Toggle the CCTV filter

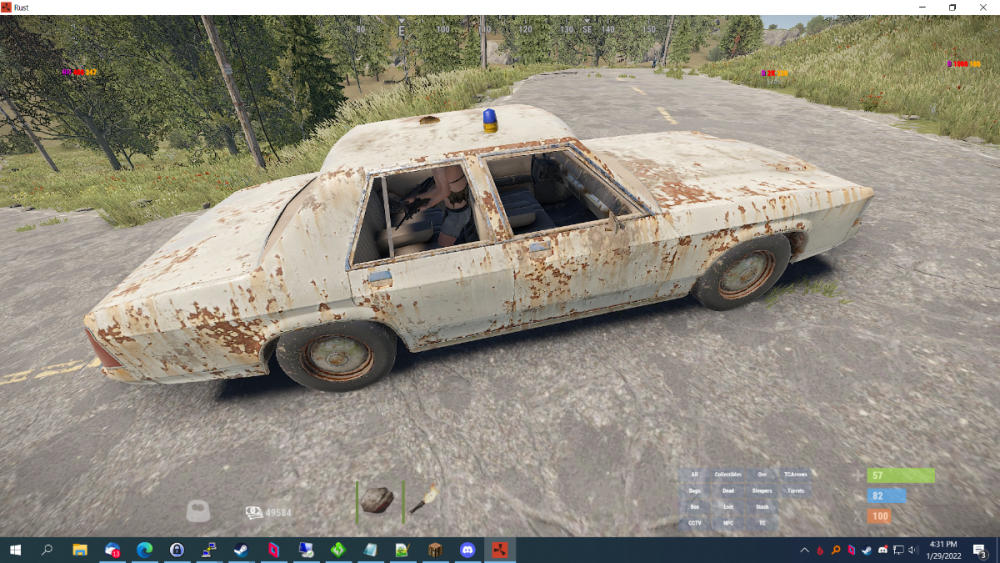694,523
